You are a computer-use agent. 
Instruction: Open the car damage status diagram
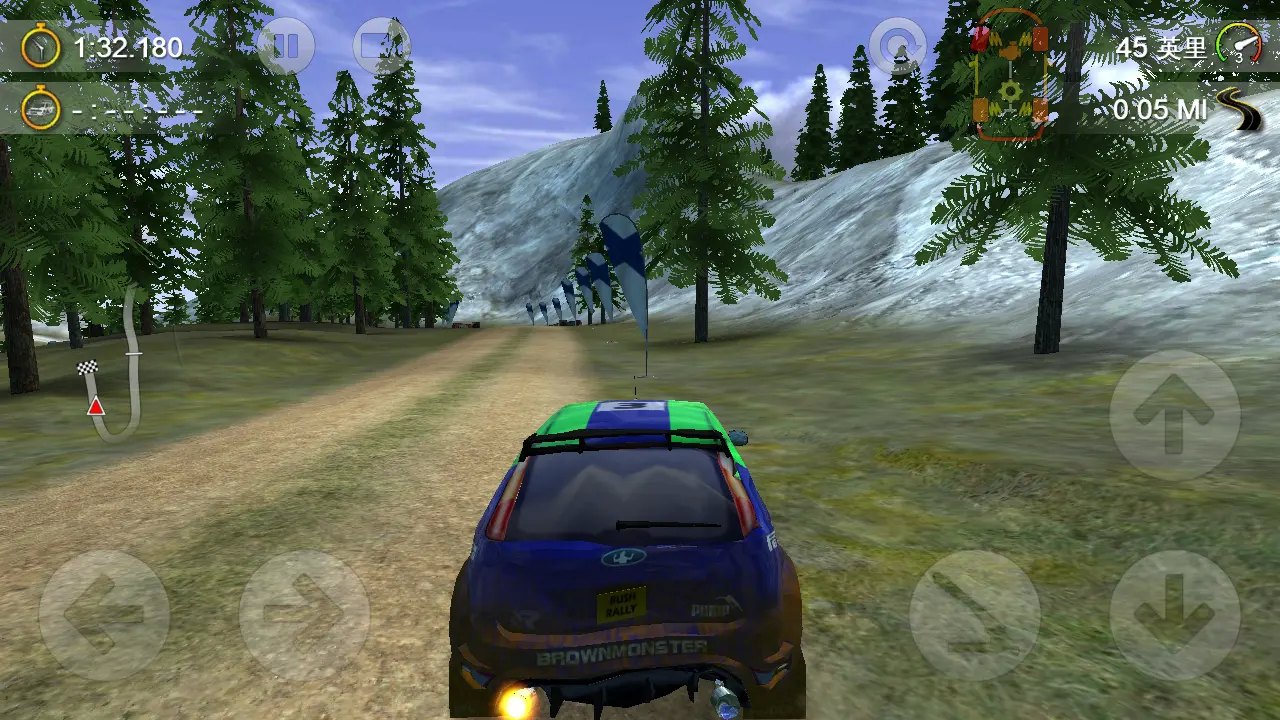tap(1010, 75)
